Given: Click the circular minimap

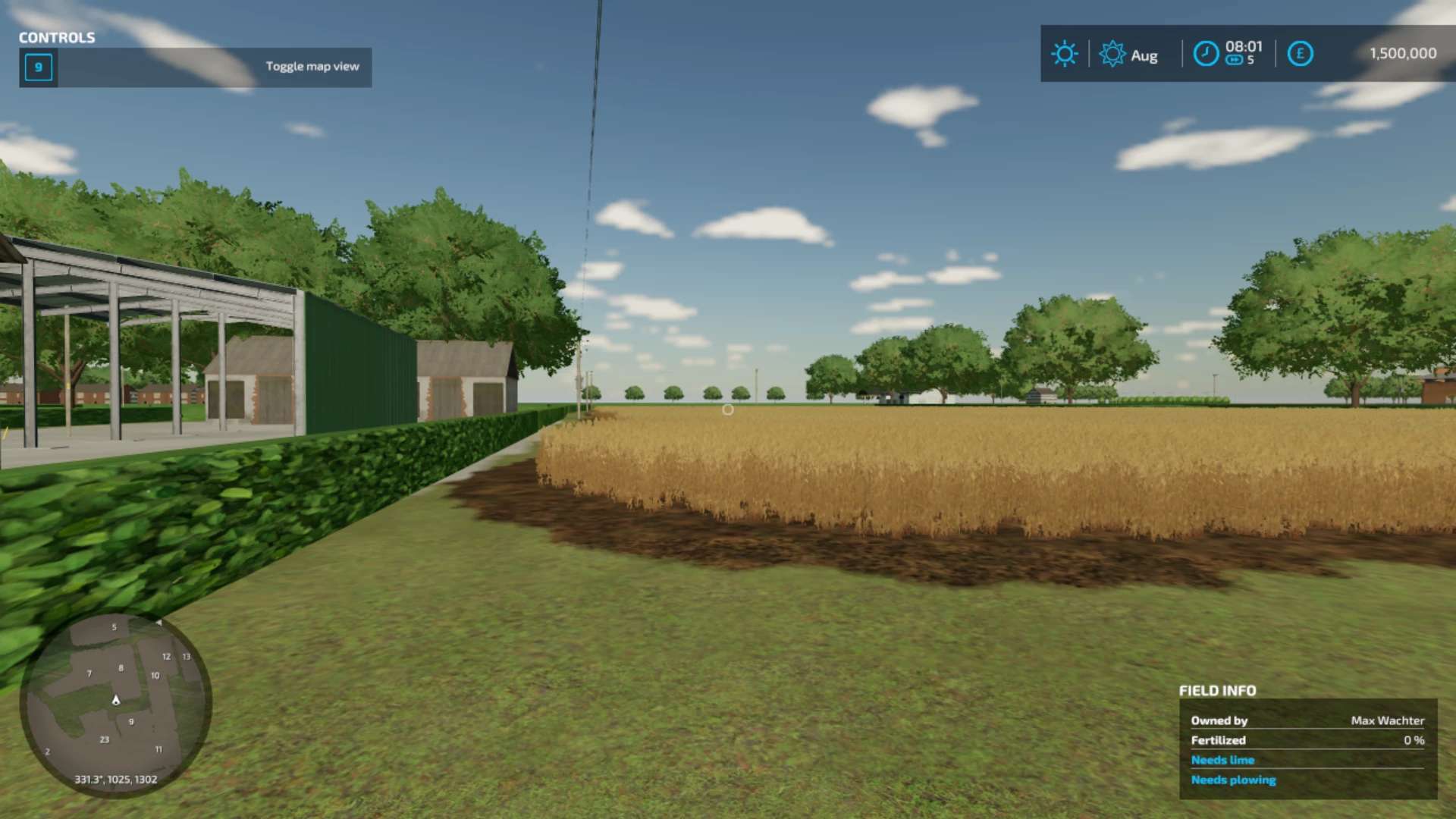Looking at the screenshot, I should [115, 705].
